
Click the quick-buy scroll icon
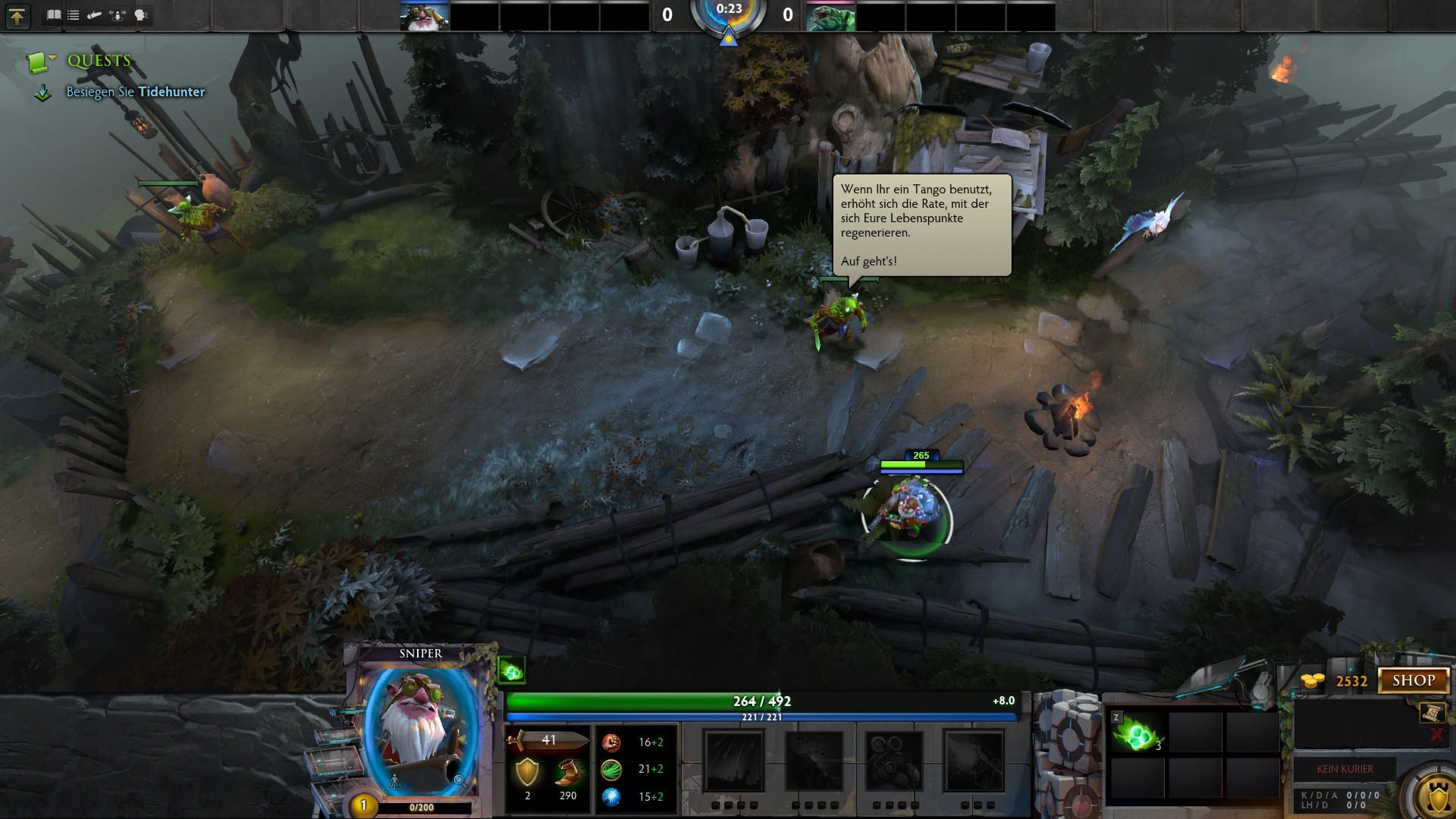(1432, 712)
